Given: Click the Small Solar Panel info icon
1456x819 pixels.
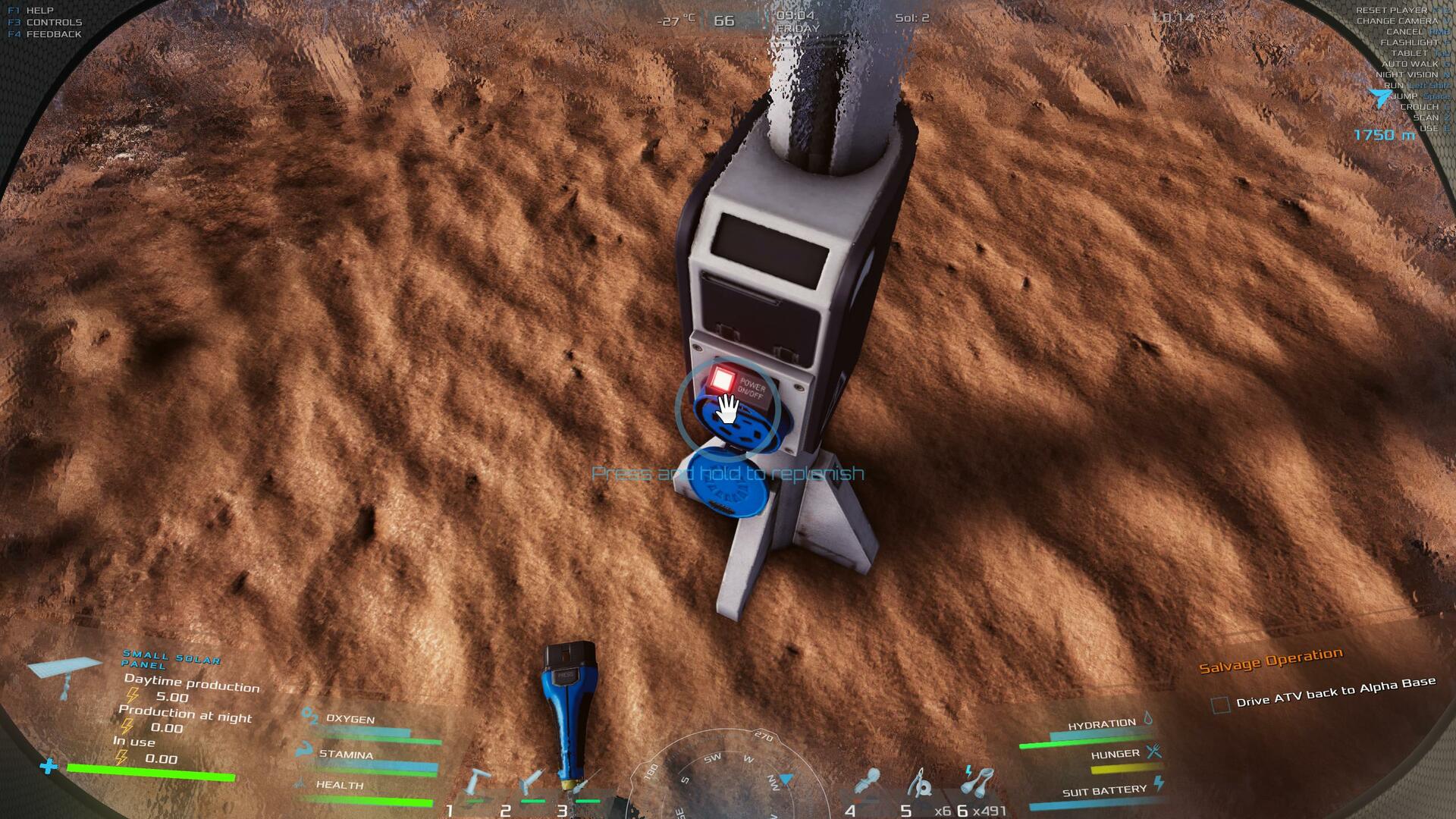Looking at the screenshot, I should 64,673.
